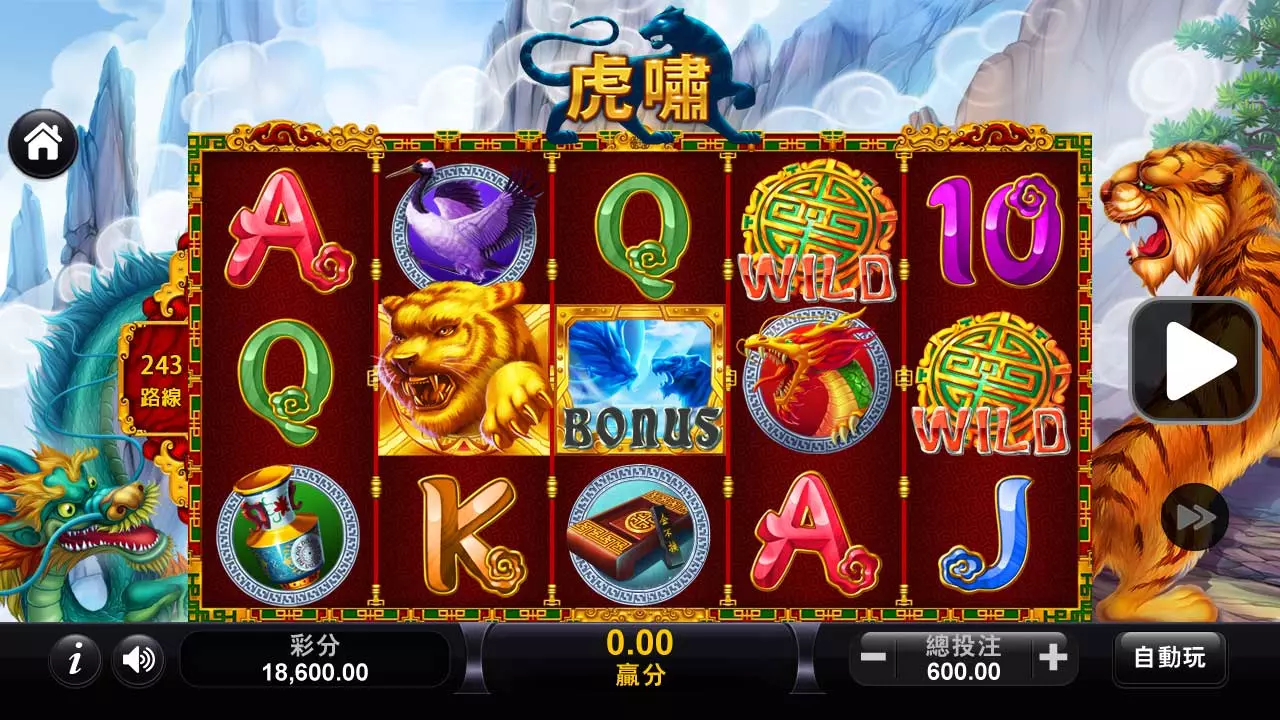Start autoplay with the 自動玩 button
This screenshot has width=1280, height=720.
[x=1169, y=658]
